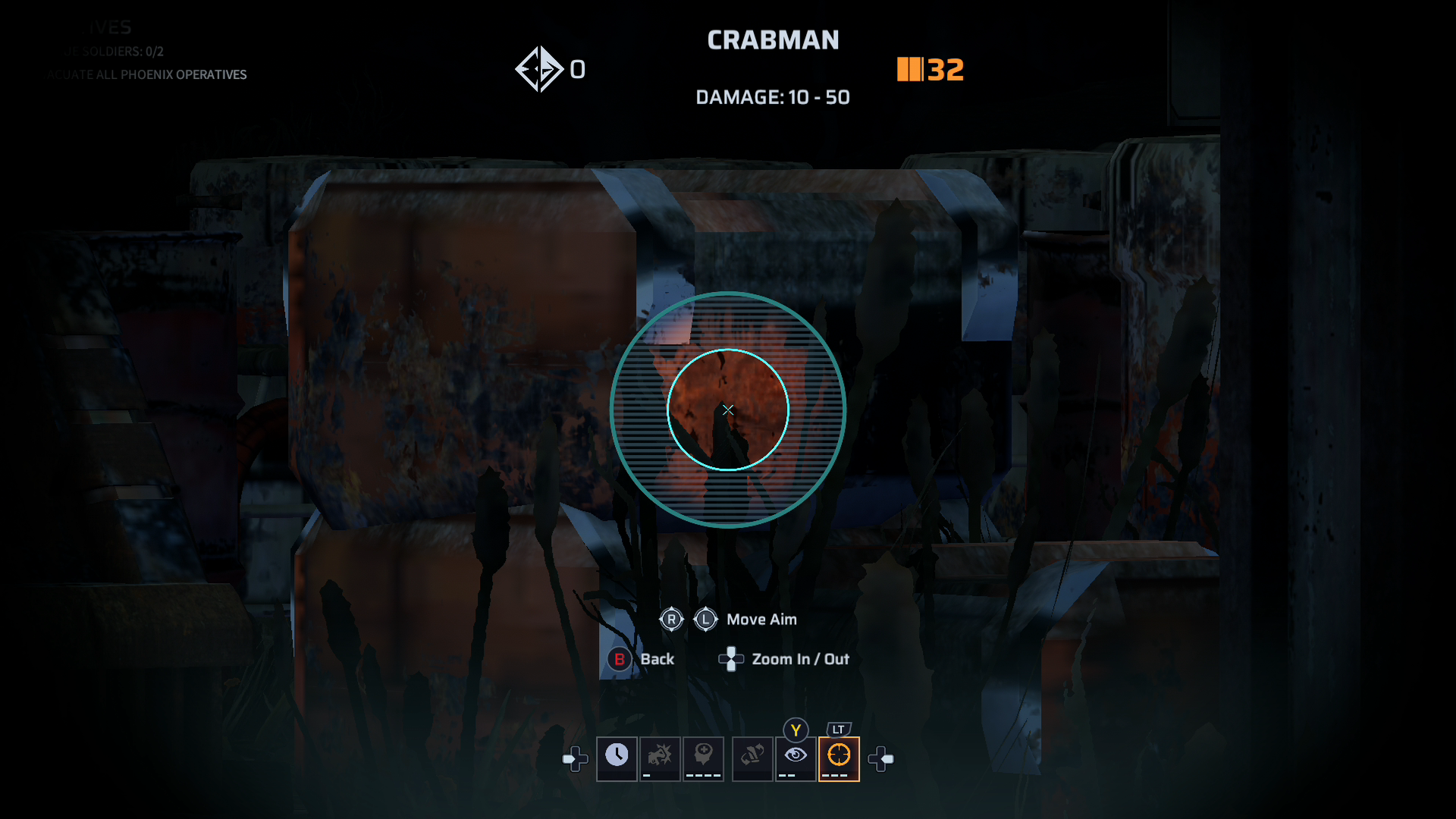Select the clock skip-turn ability
1456x819 pixels.
point(617,758)
